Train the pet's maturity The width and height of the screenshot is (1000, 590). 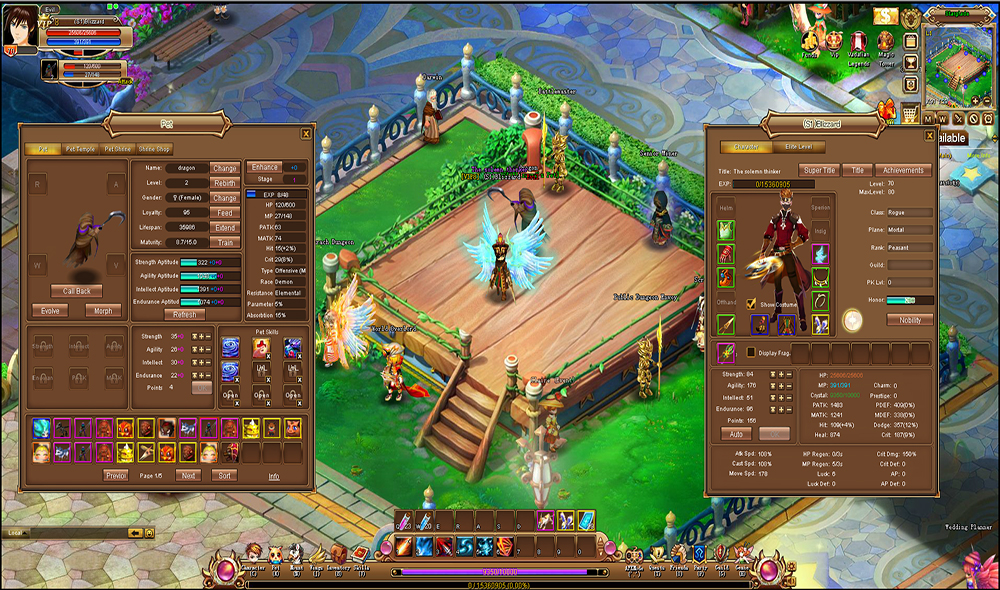tap(225, 243)
